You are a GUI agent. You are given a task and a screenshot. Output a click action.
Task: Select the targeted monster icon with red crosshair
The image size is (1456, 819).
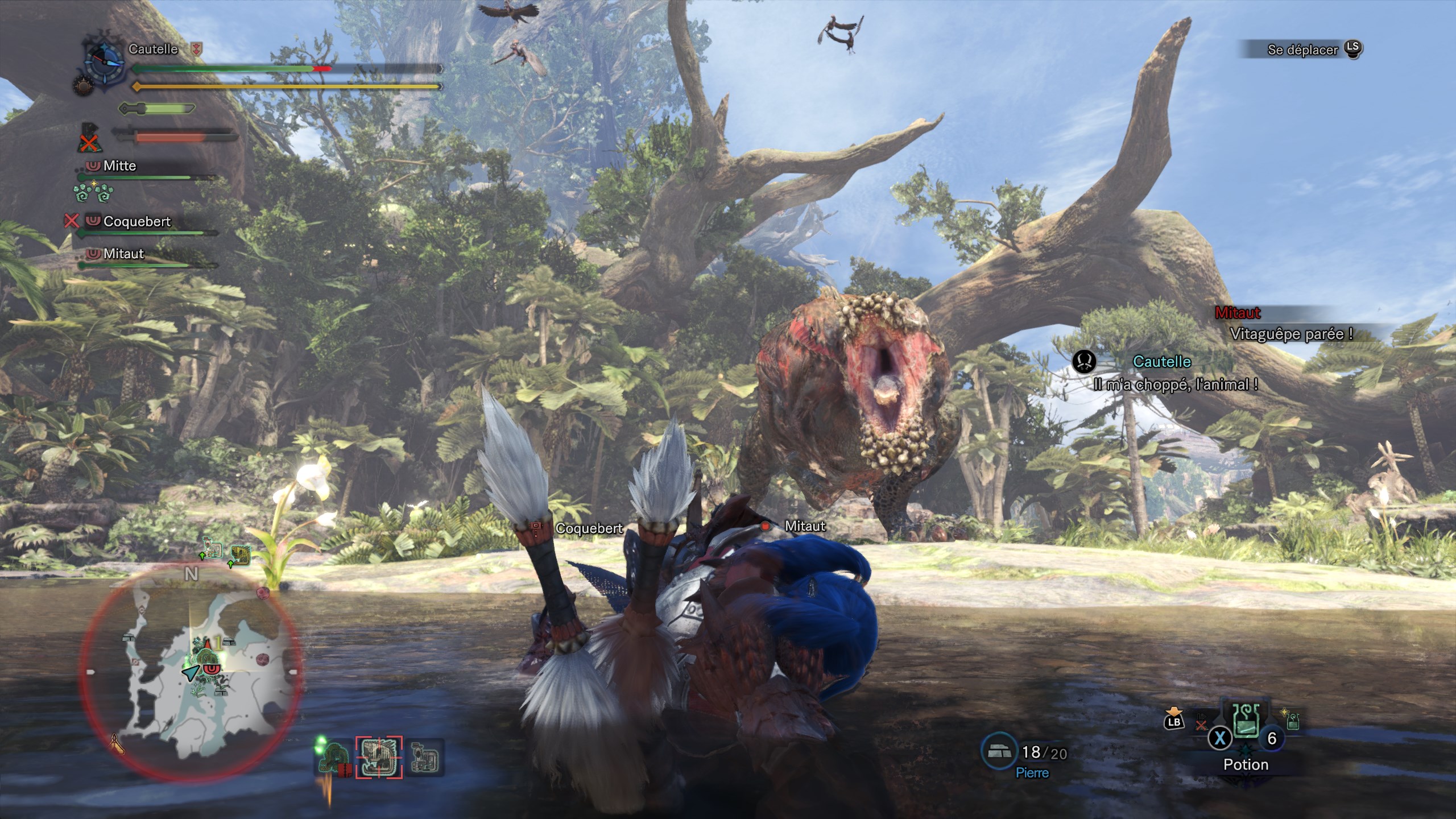point(379,757)
